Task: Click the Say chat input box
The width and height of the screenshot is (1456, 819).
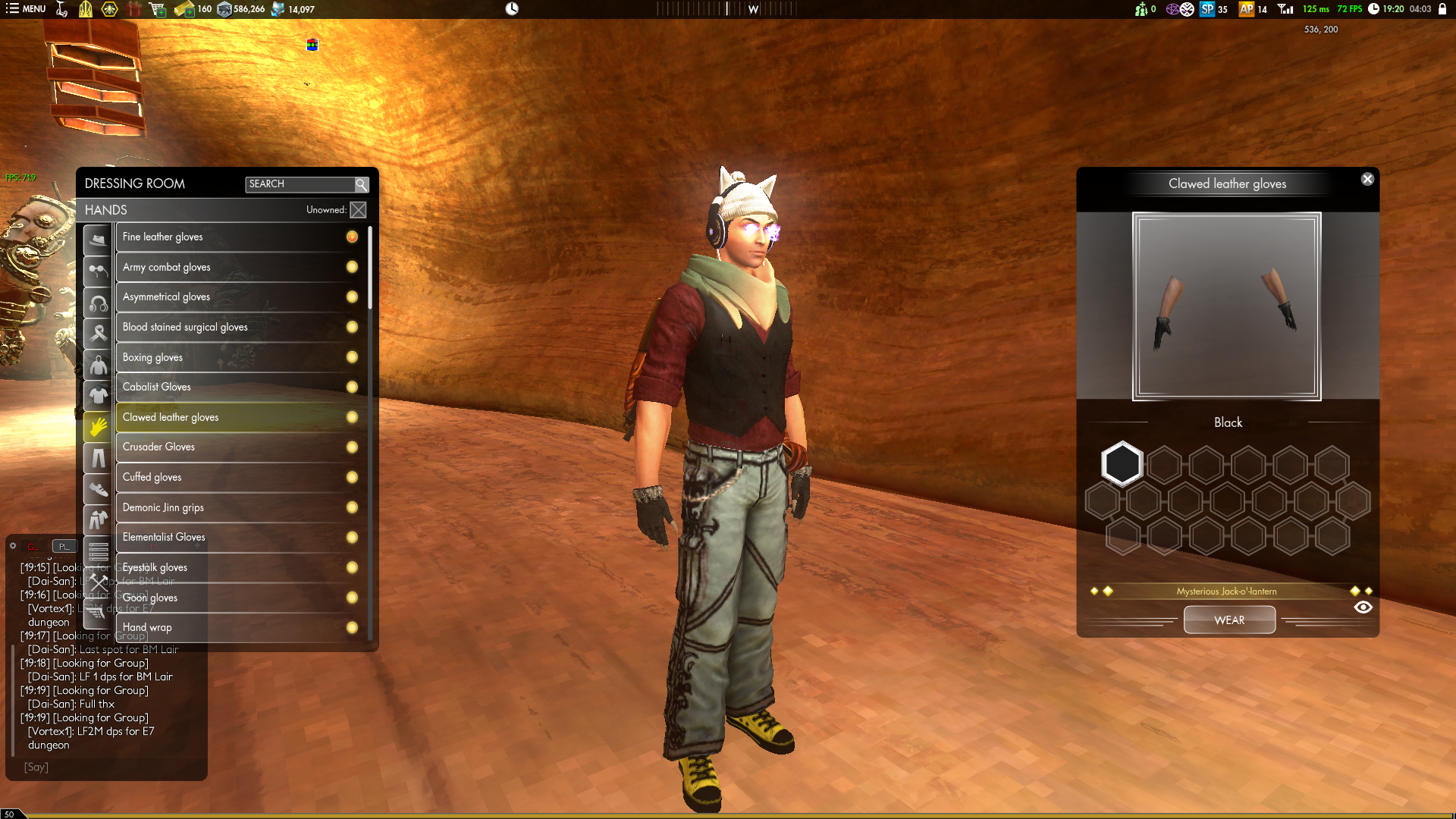Action: tap(106, 767)
